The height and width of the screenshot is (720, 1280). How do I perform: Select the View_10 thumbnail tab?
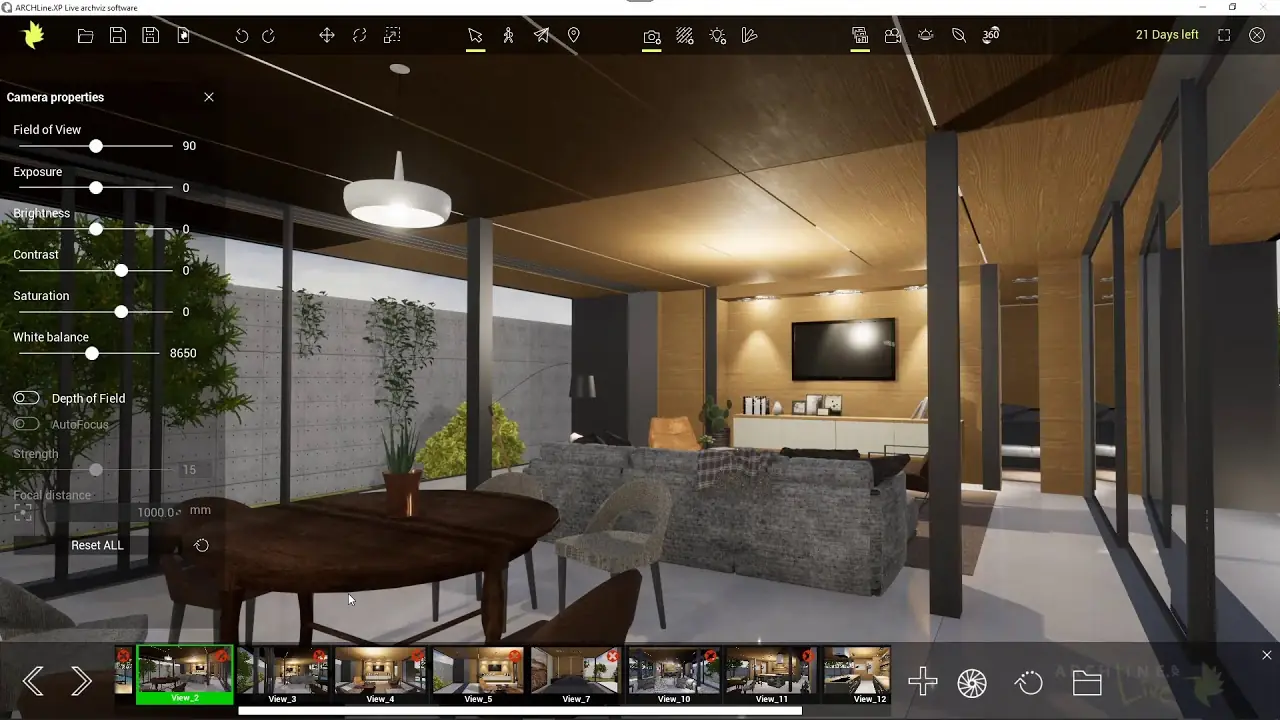coord(673,674)
